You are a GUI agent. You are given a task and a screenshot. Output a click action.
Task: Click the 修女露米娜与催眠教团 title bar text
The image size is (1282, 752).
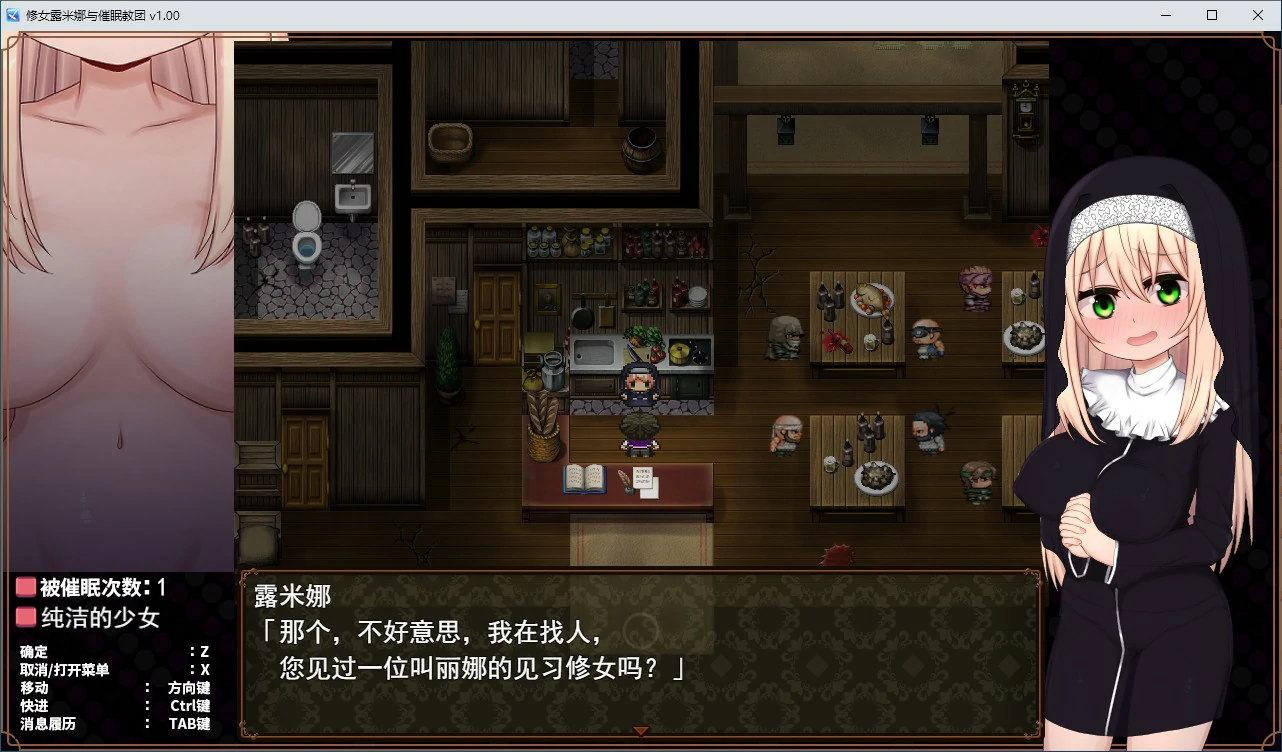pyautogui.click(x=100, y=15)
